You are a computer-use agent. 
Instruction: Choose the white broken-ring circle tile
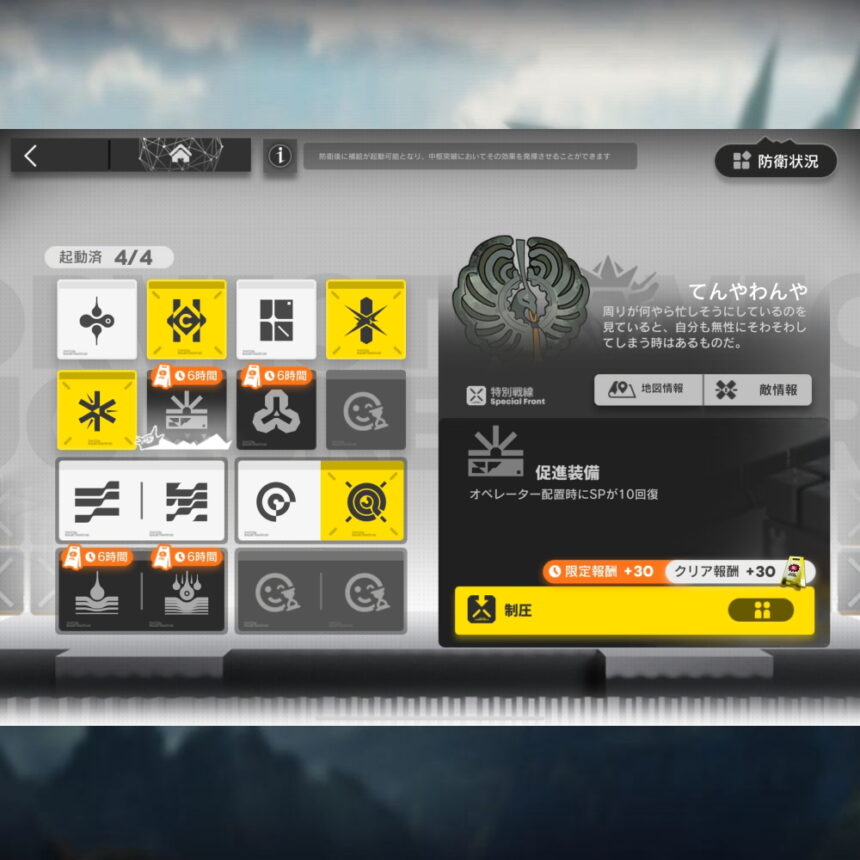277,501
